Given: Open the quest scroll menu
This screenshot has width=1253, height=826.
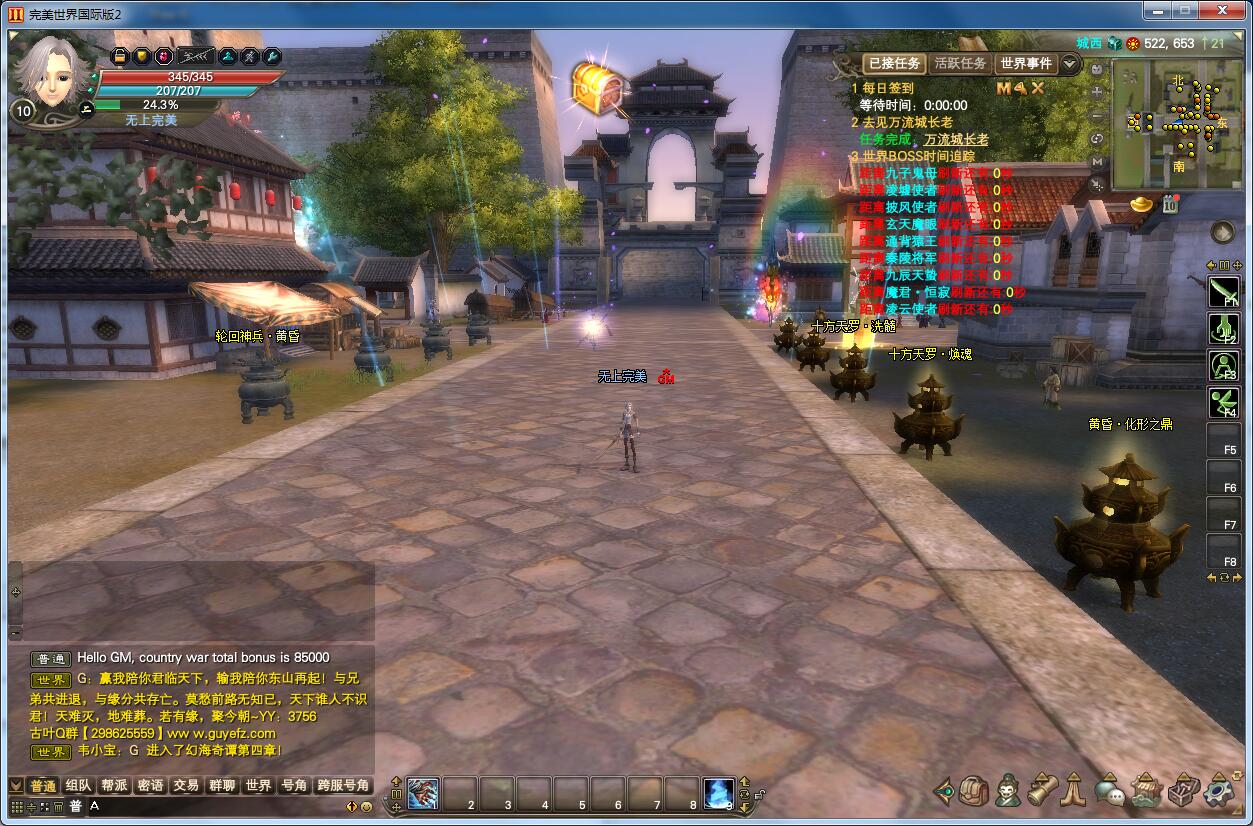Looking at the screenshot, I should pos(1042,791).
